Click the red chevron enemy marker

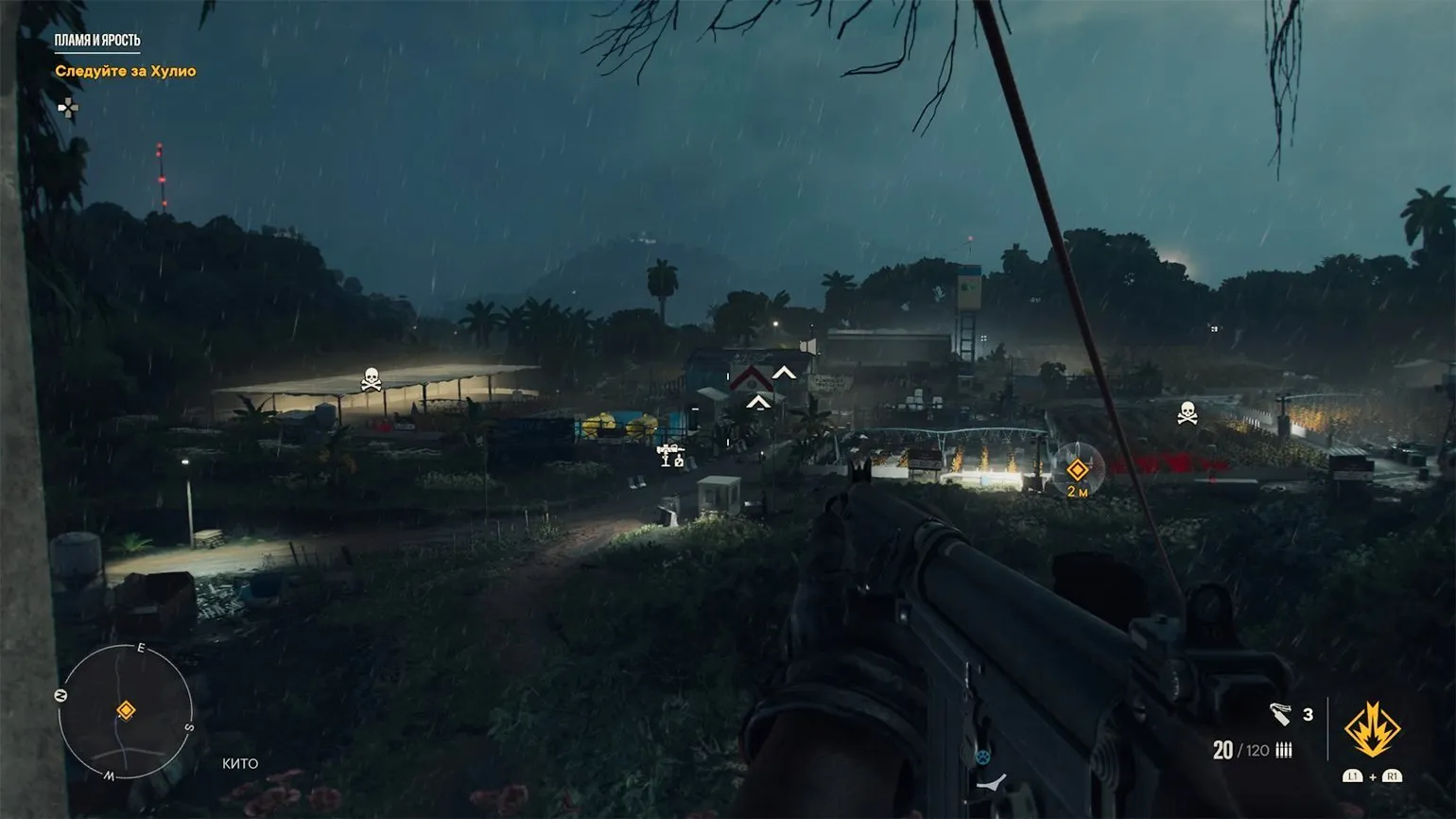tap(752, 378)
